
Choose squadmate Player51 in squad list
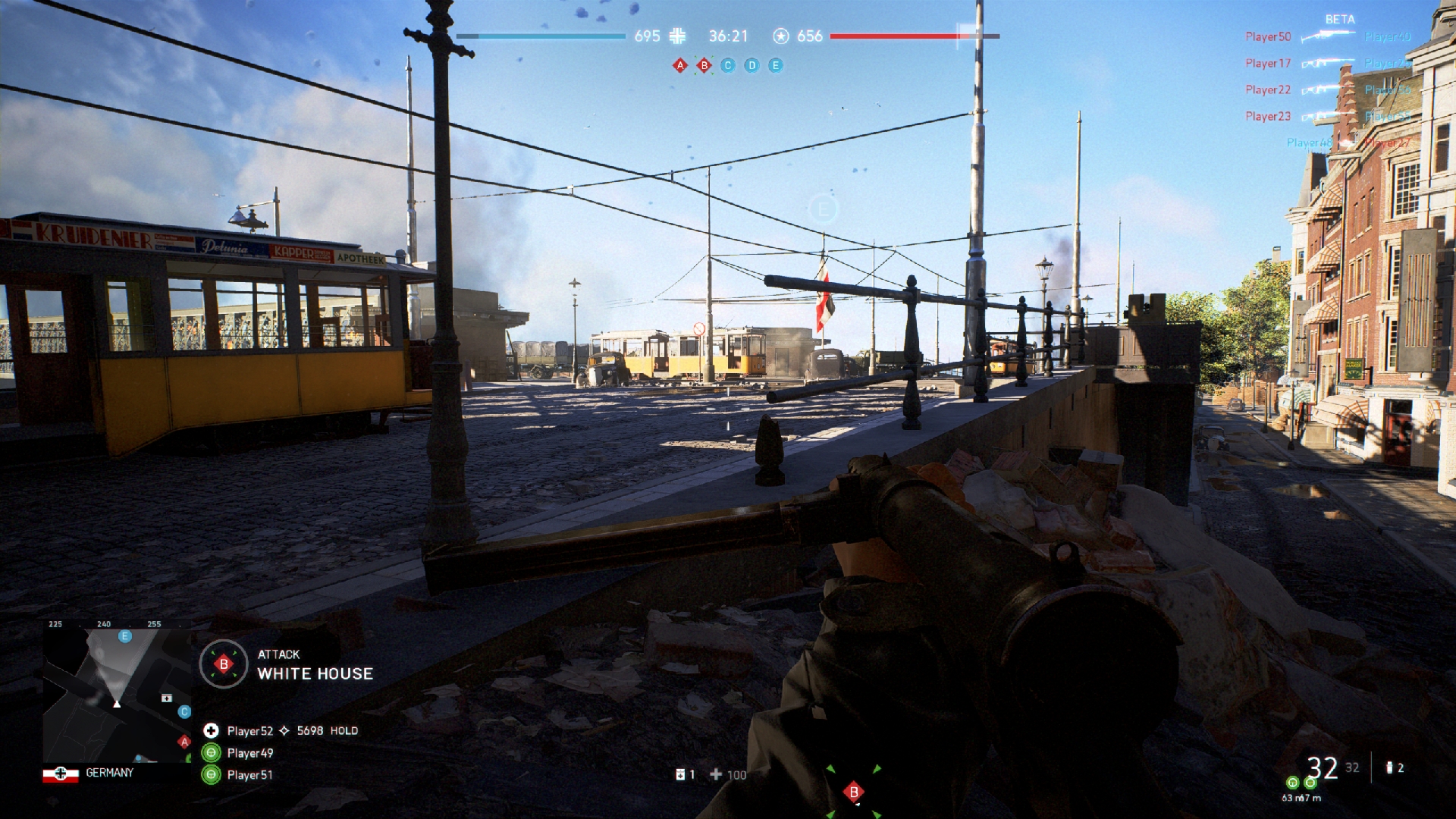(249, 775)
